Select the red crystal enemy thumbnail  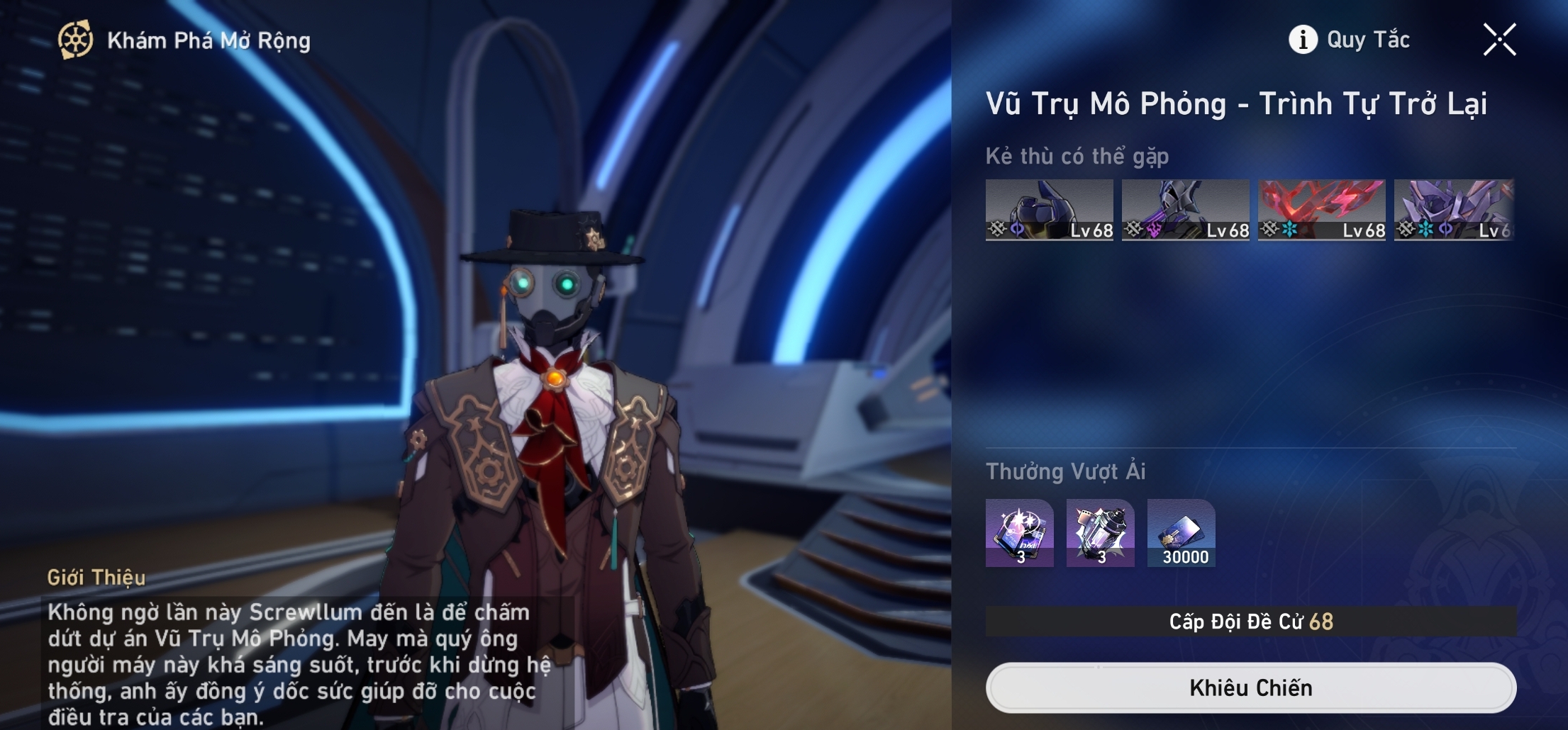tap(1321, 210)
